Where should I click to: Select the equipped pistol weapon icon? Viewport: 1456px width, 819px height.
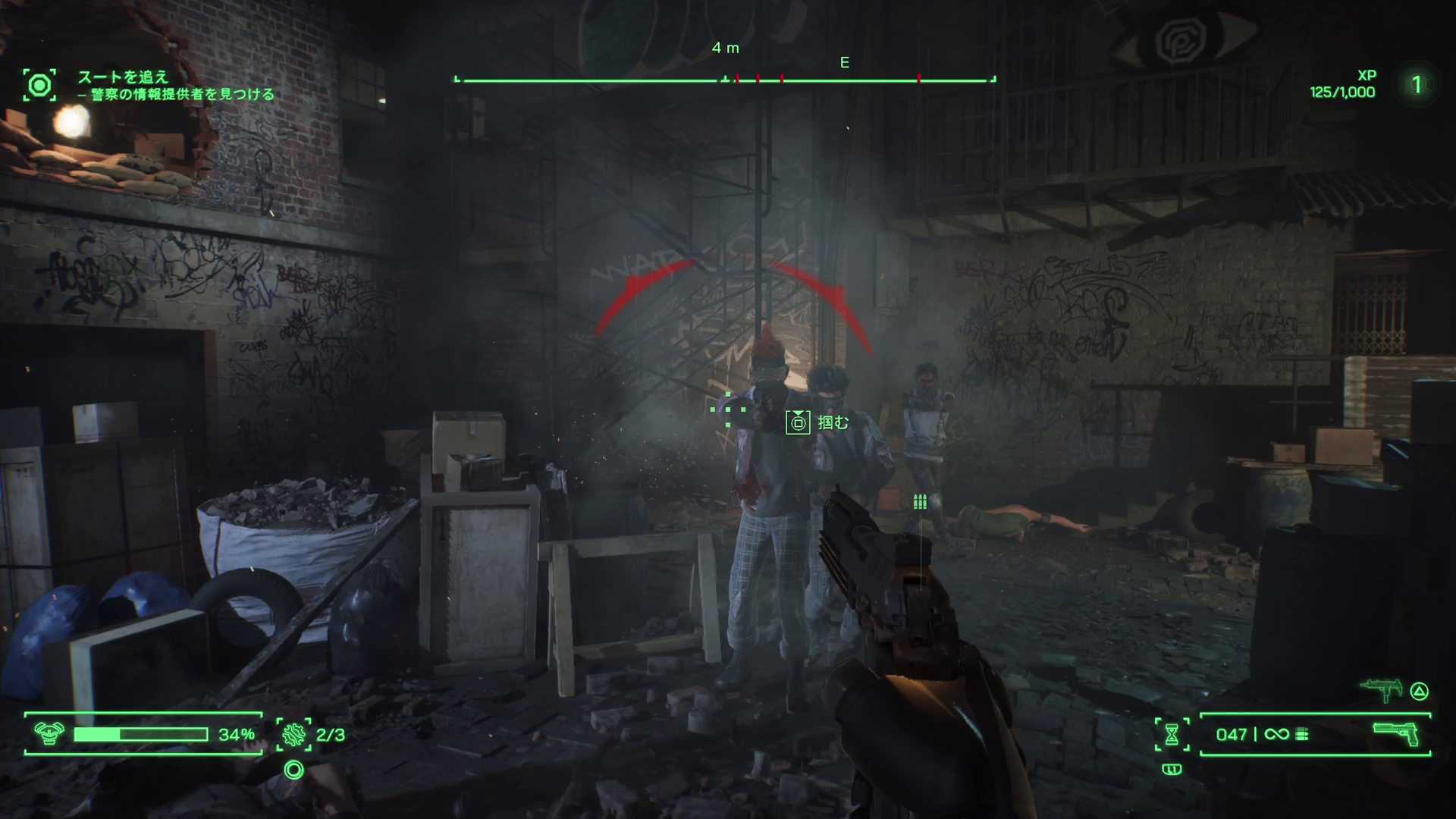[1396, 733]
